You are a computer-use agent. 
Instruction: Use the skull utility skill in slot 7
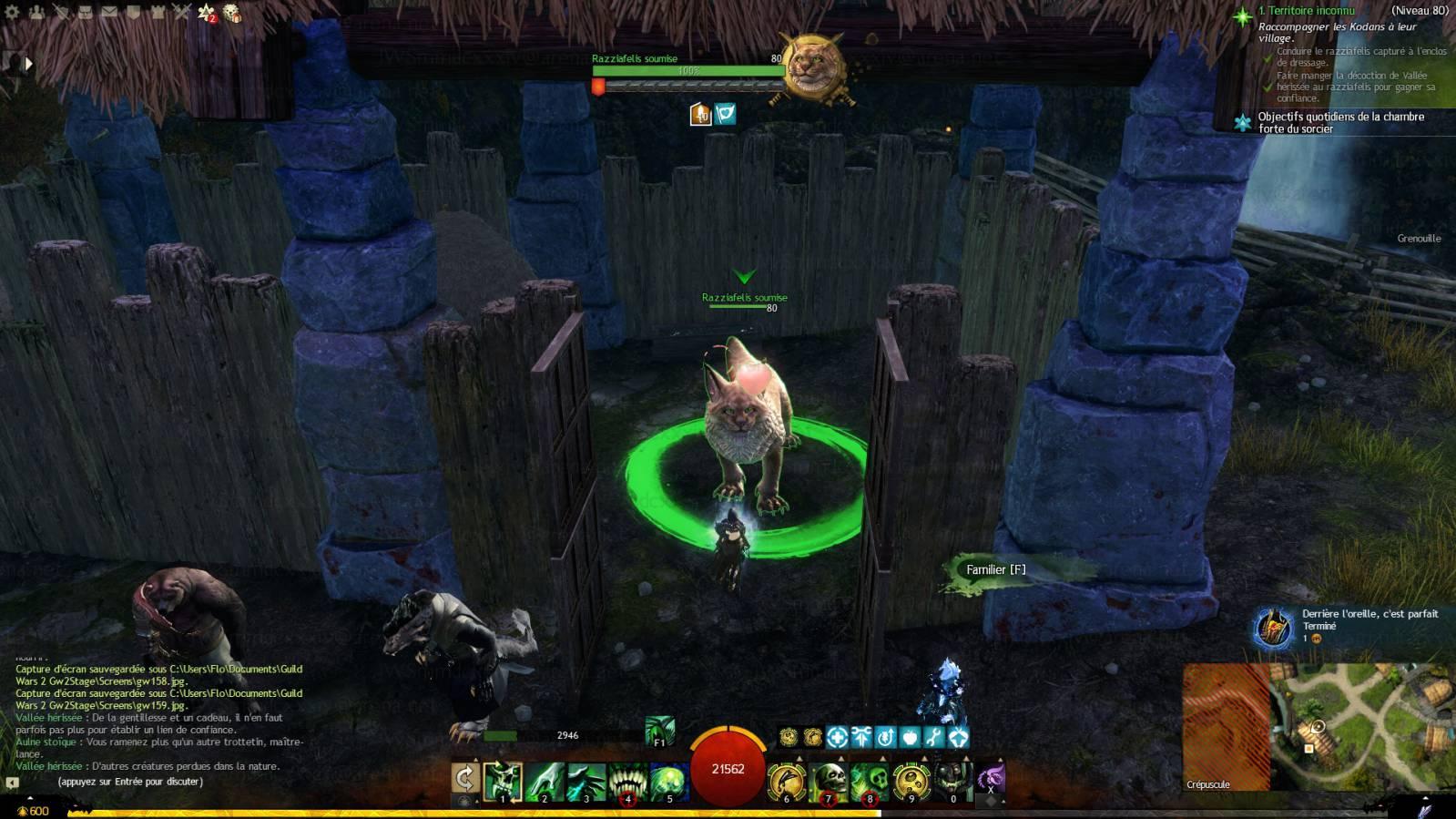(829, 782)
